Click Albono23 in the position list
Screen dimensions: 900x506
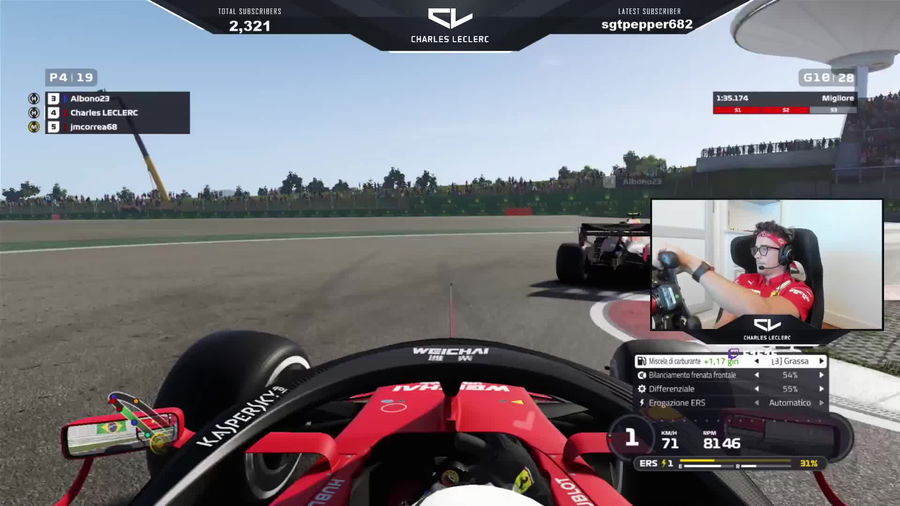[90, 99]
